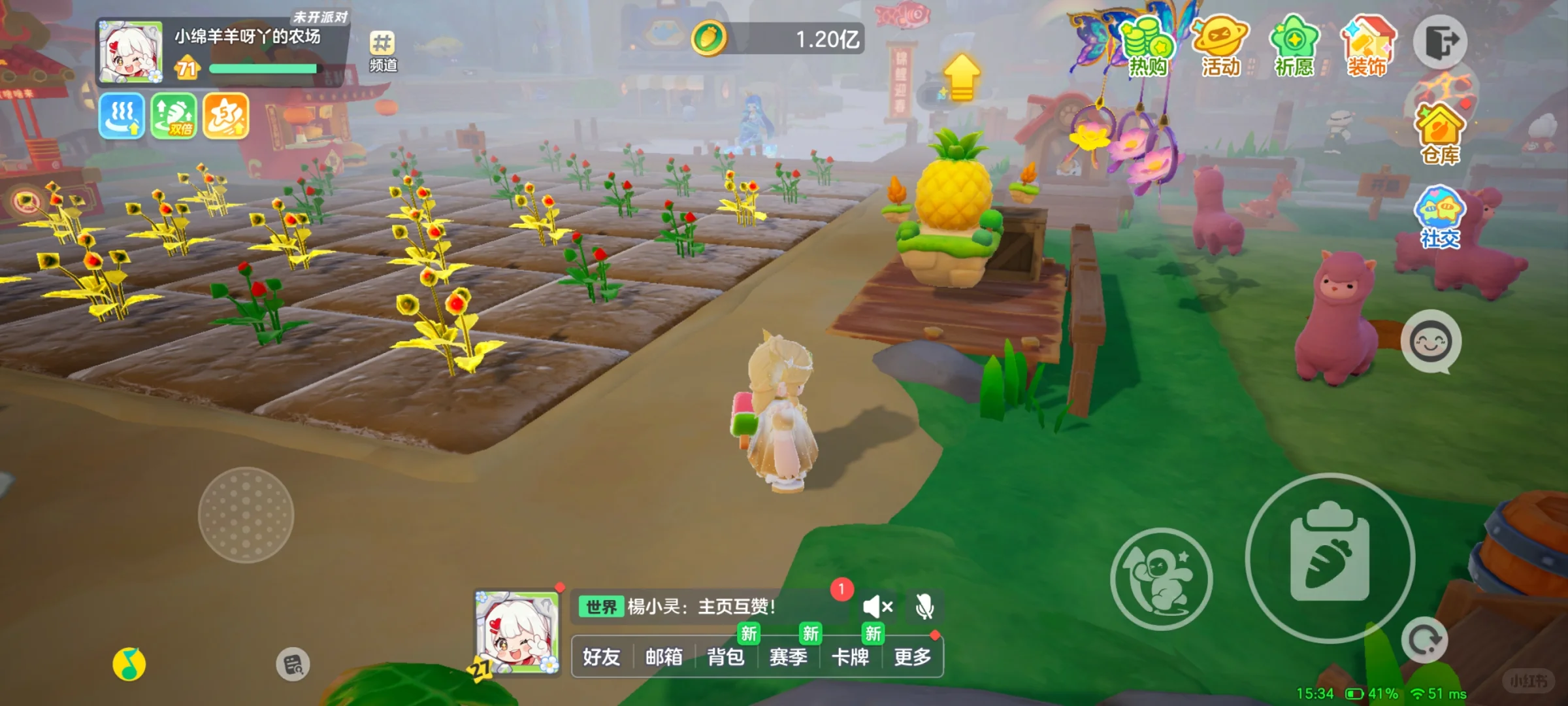Open the 背包 backpack
The image size is (1568, 706).
tap(726, 656)
